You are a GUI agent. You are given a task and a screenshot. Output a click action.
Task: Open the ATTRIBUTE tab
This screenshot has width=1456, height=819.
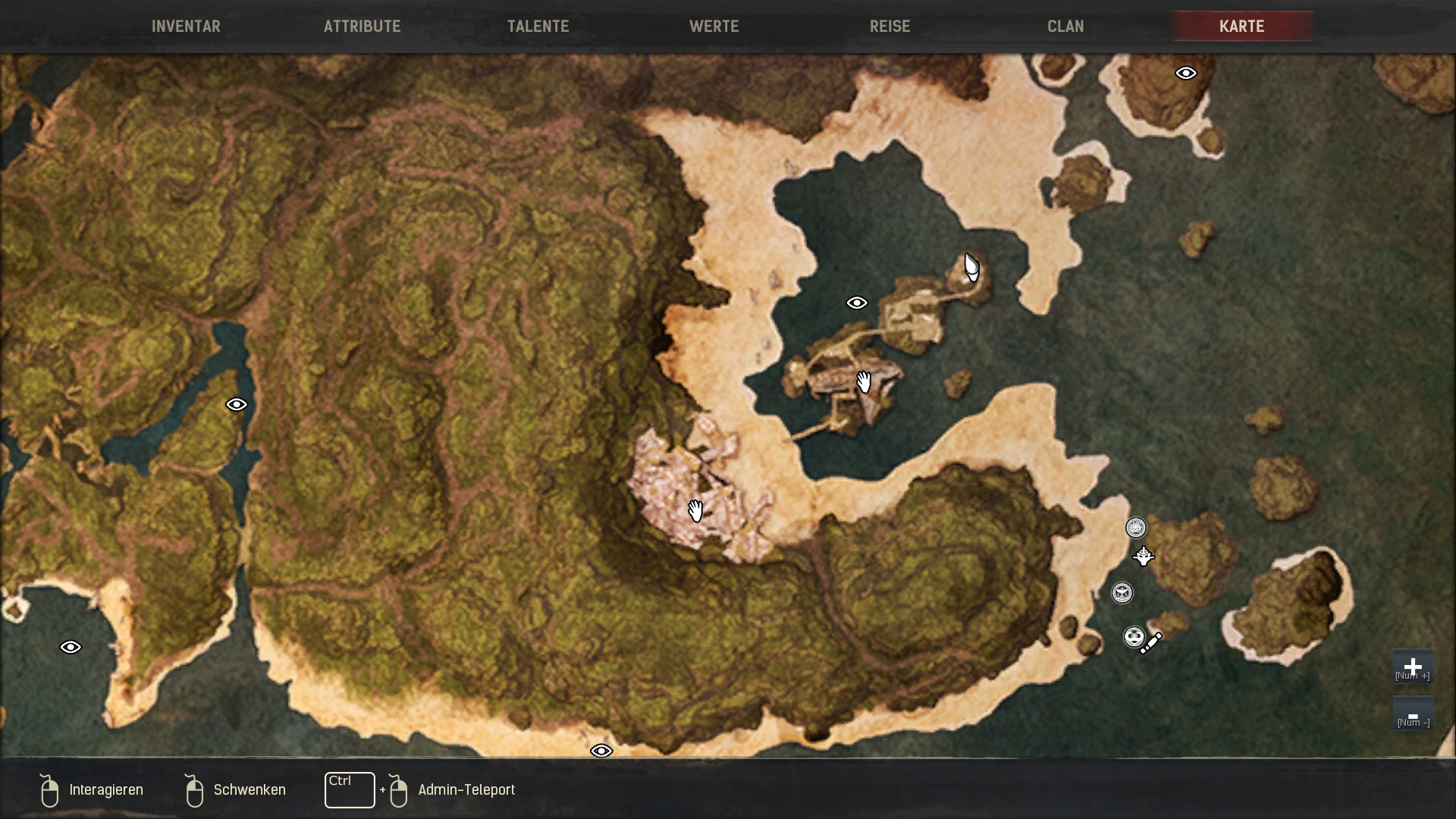coord(362,27)
